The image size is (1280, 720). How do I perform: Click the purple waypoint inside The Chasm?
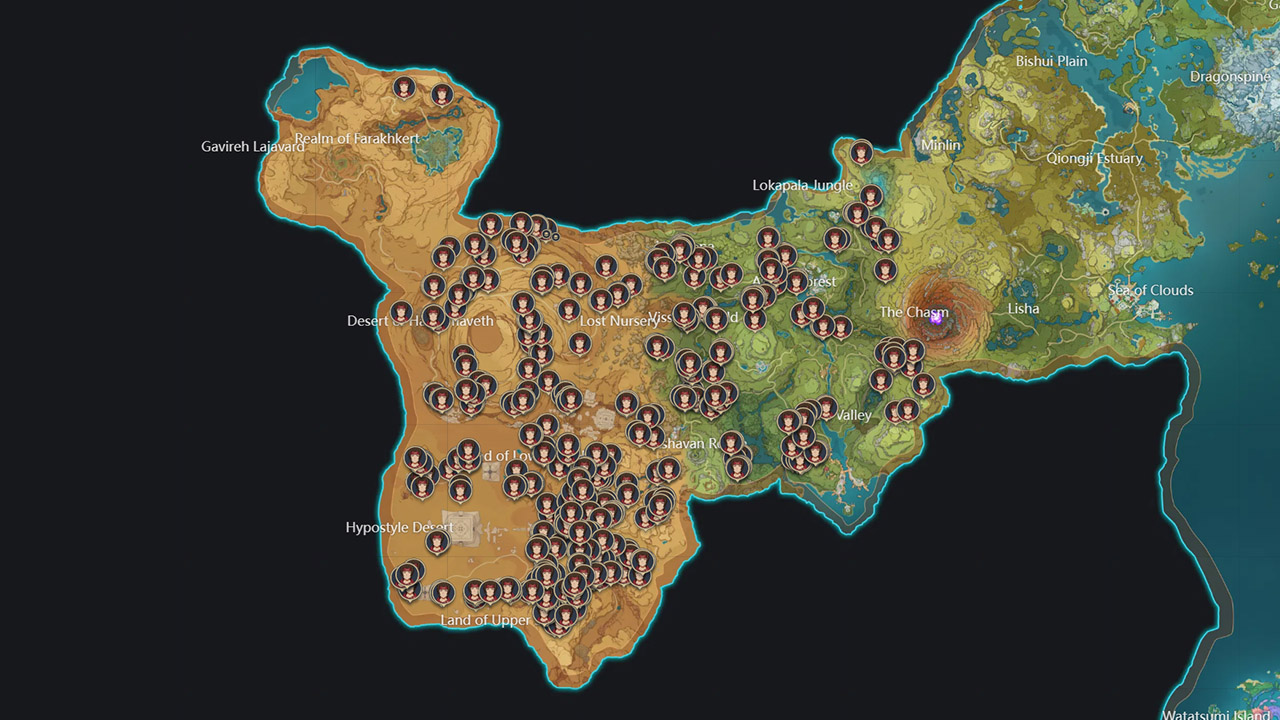(x=936, y=322)
